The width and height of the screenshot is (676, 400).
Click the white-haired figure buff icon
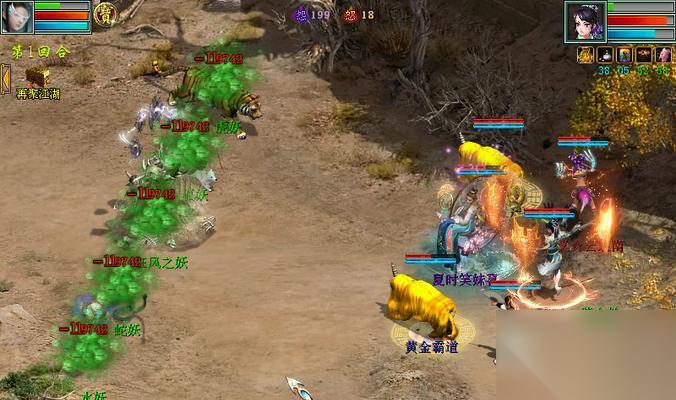pyautogui.click(x=662, y=55)
